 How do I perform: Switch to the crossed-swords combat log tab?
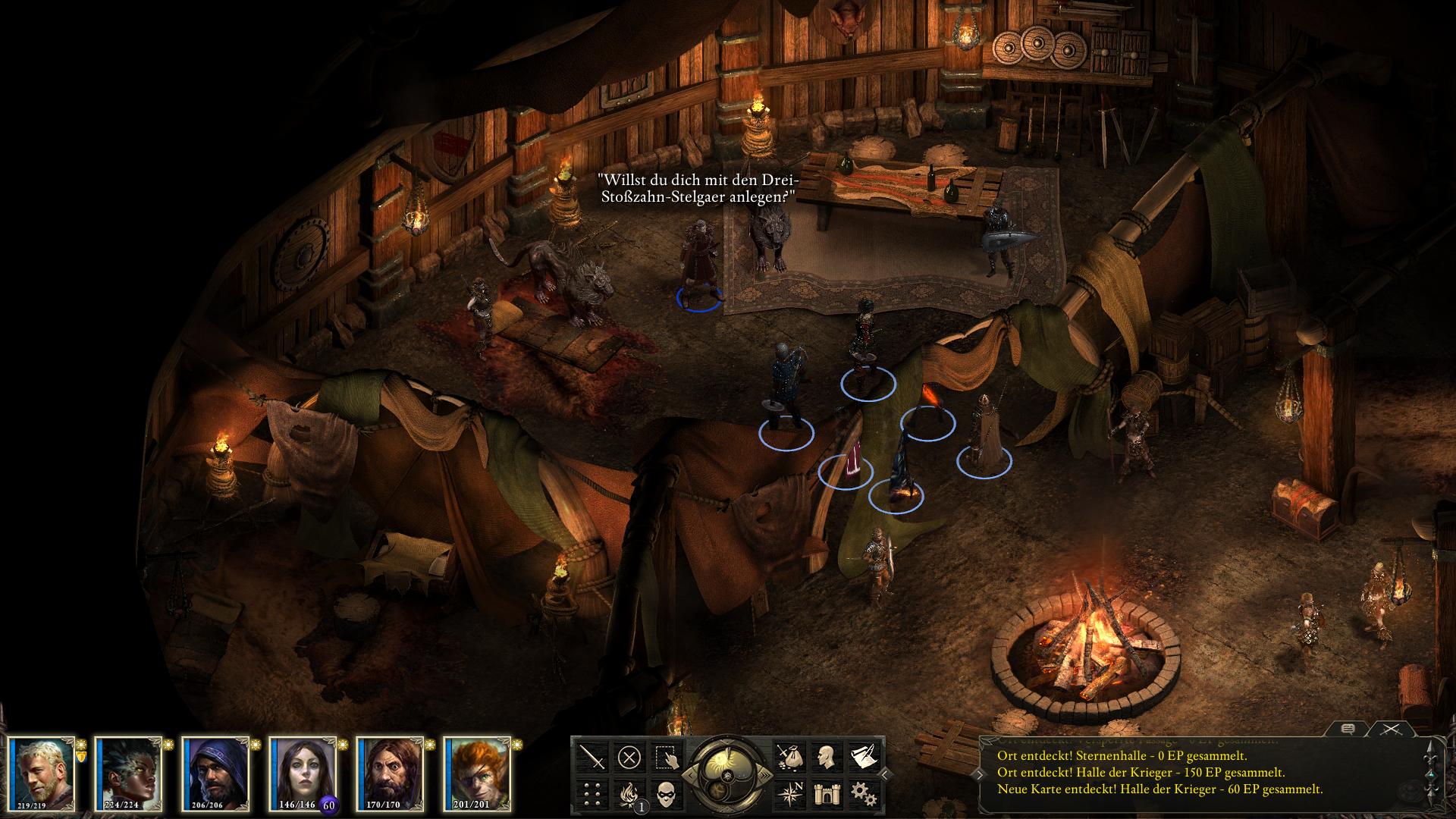[1390, 730]
